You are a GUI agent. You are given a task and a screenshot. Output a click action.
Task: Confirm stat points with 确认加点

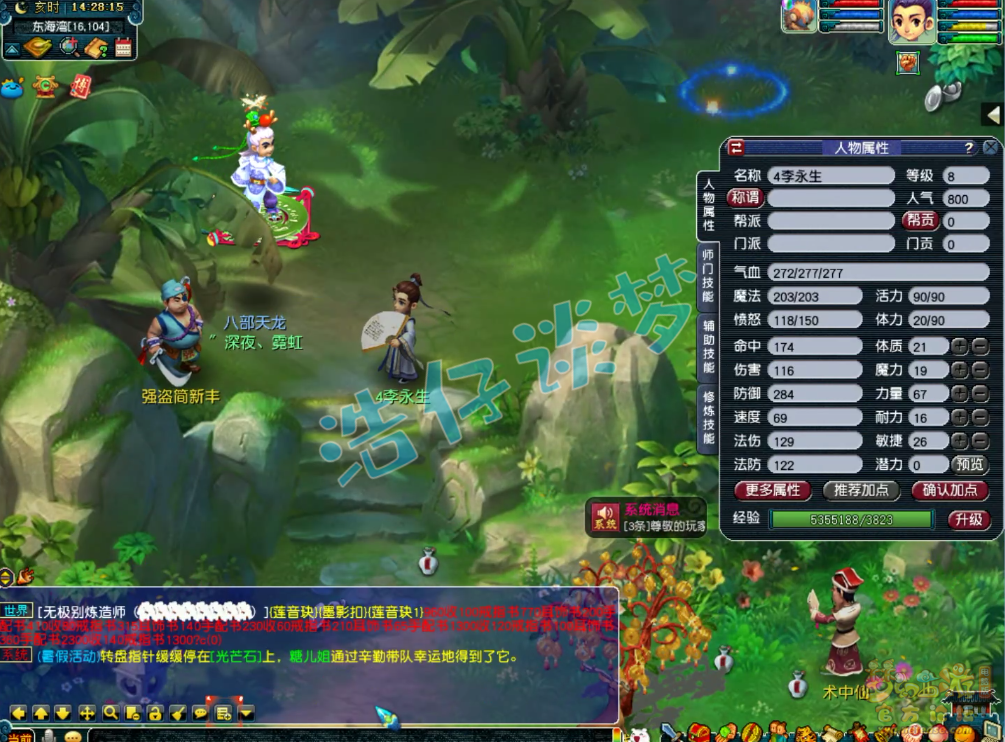pos(949,490)
